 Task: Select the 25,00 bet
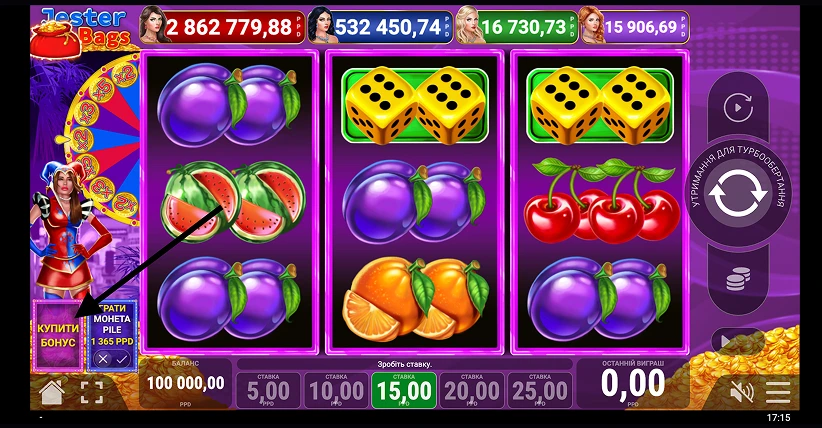[x=539, y=390]
